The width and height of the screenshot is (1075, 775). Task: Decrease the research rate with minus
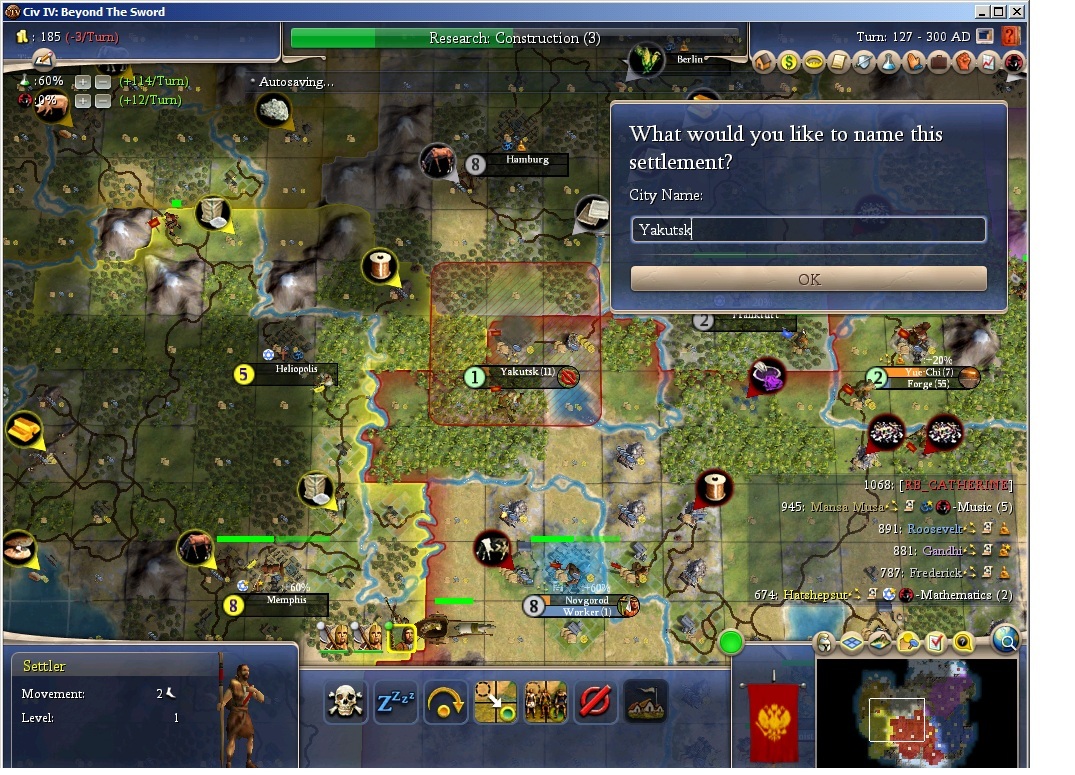tap(101, 82)
